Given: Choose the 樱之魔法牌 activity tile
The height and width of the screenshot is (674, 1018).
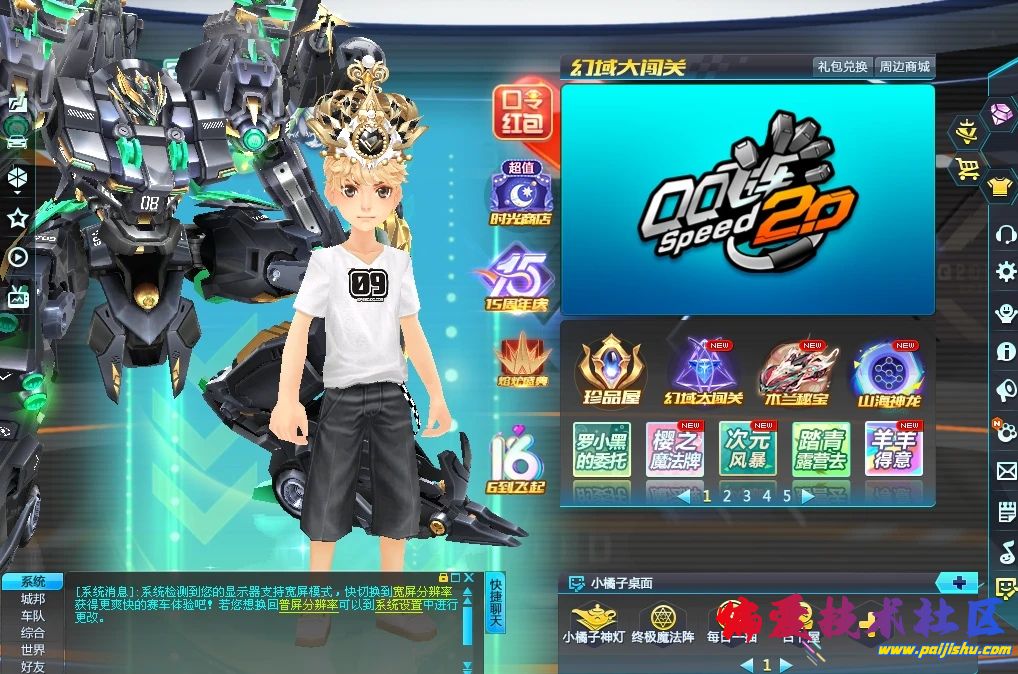Looking at the screenshot, I should point(674,449).
